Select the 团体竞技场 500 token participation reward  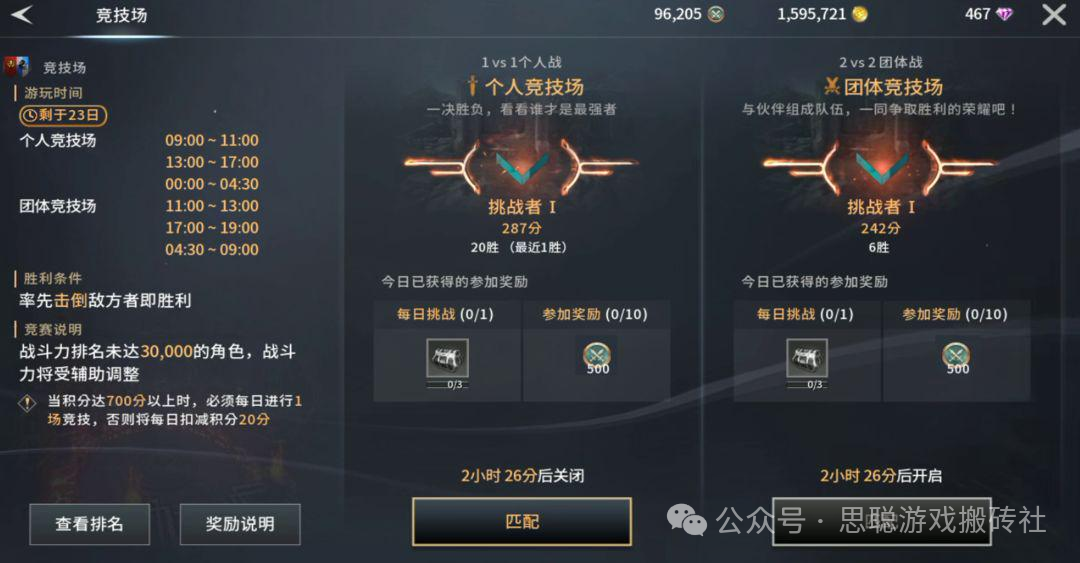957,356
